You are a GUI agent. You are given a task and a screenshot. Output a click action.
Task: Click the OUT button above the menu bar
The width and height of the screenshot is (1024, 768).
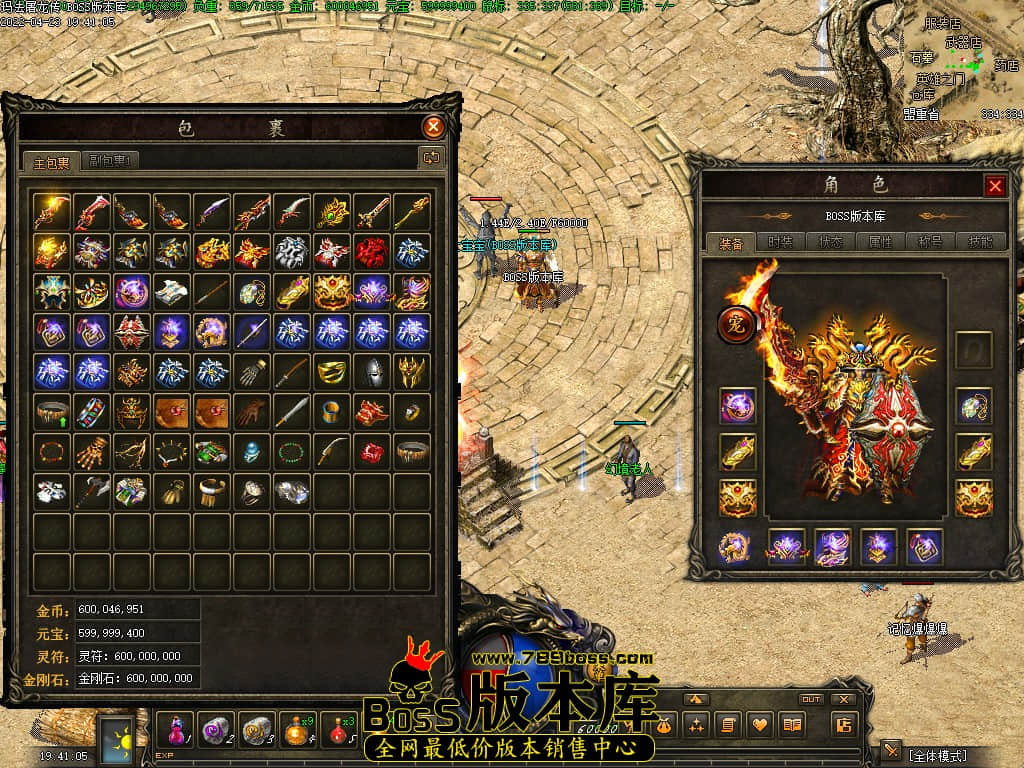811,699
